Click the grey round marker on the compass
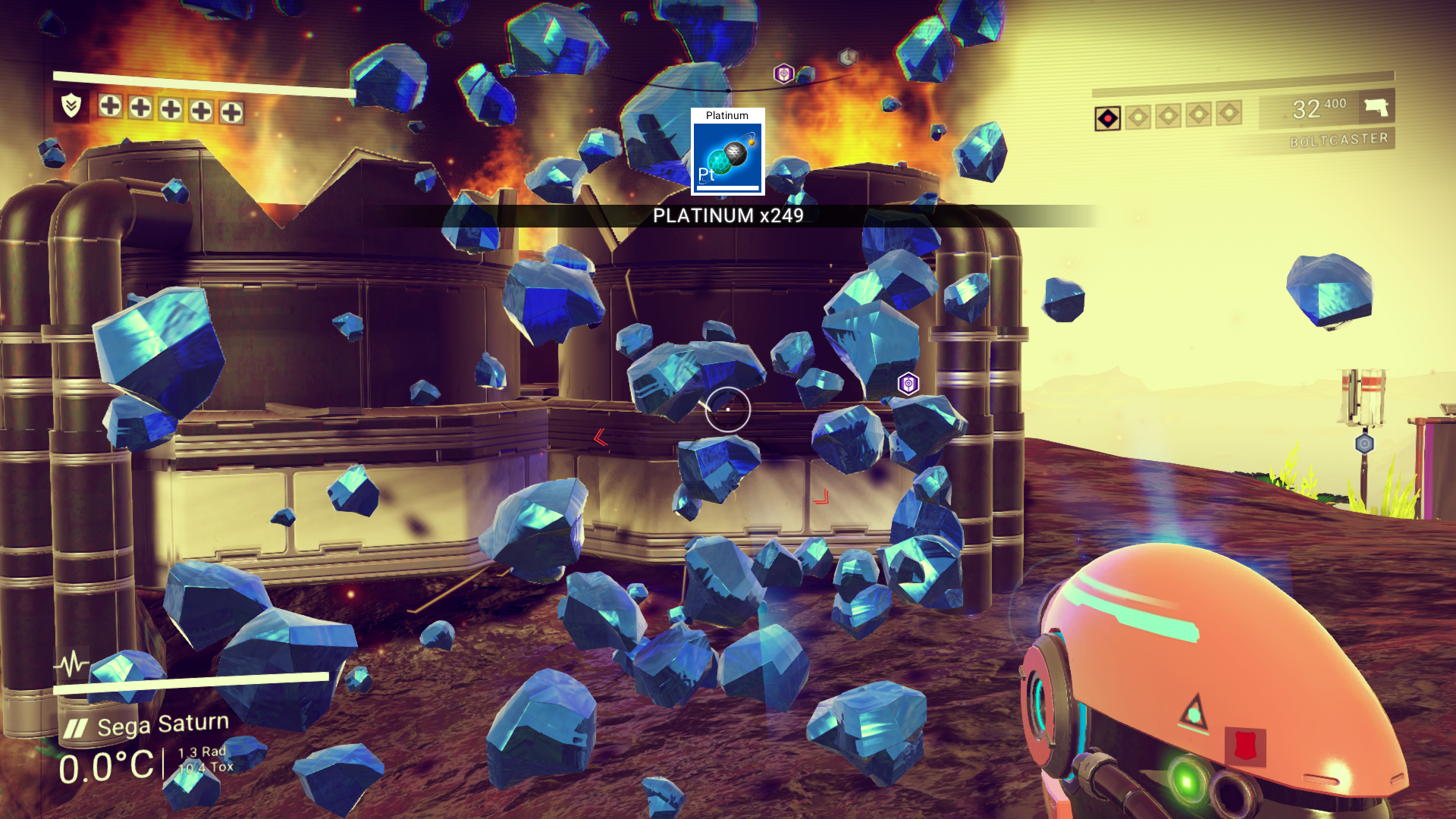Image resolution: width=1456 pixels, height=819 pixels. pyautogui.click(x=847, y=58)
